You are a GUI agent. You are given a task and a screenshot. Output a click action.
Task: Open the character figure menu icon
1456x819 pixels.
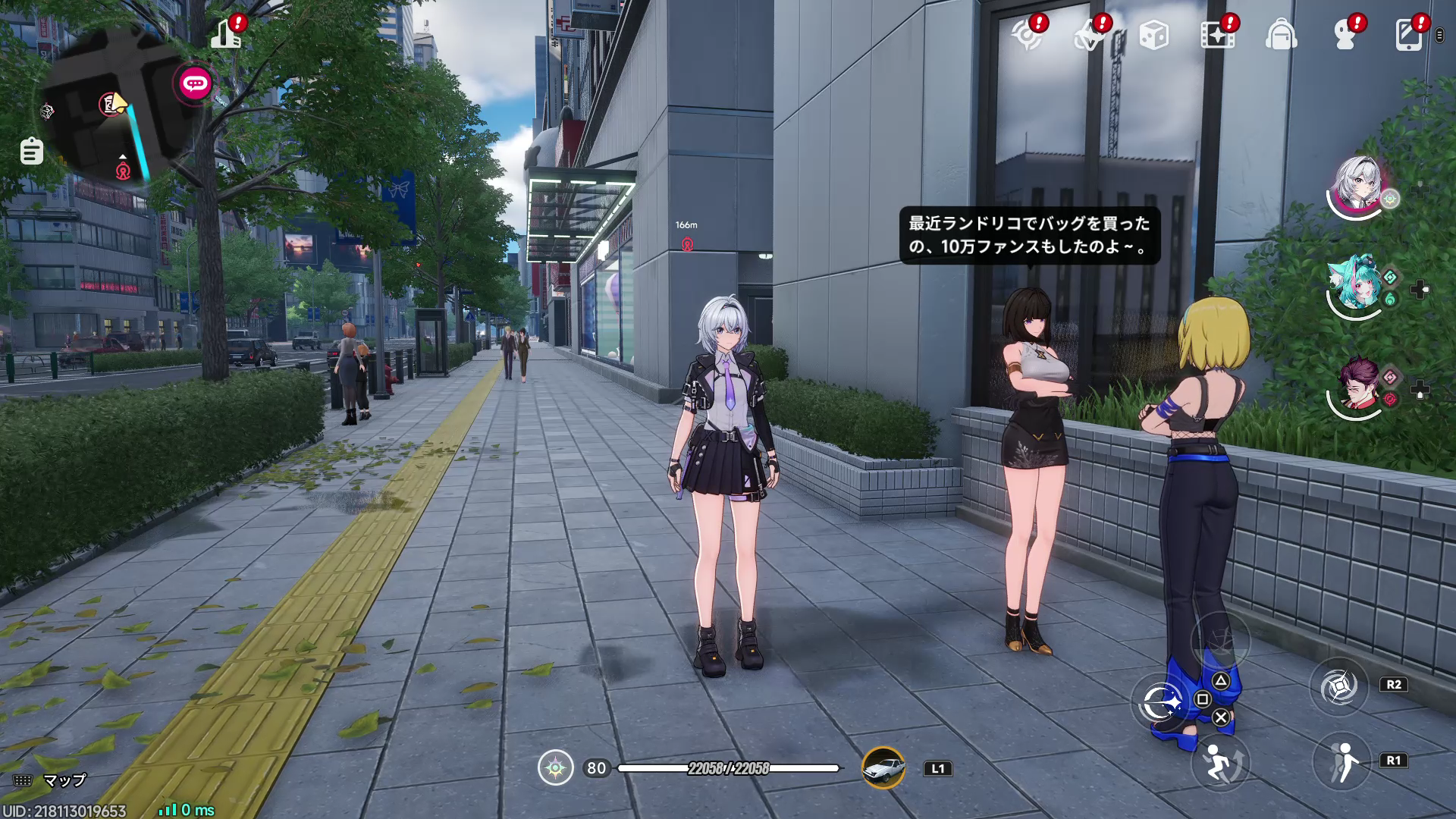[x=1345, y=36]
